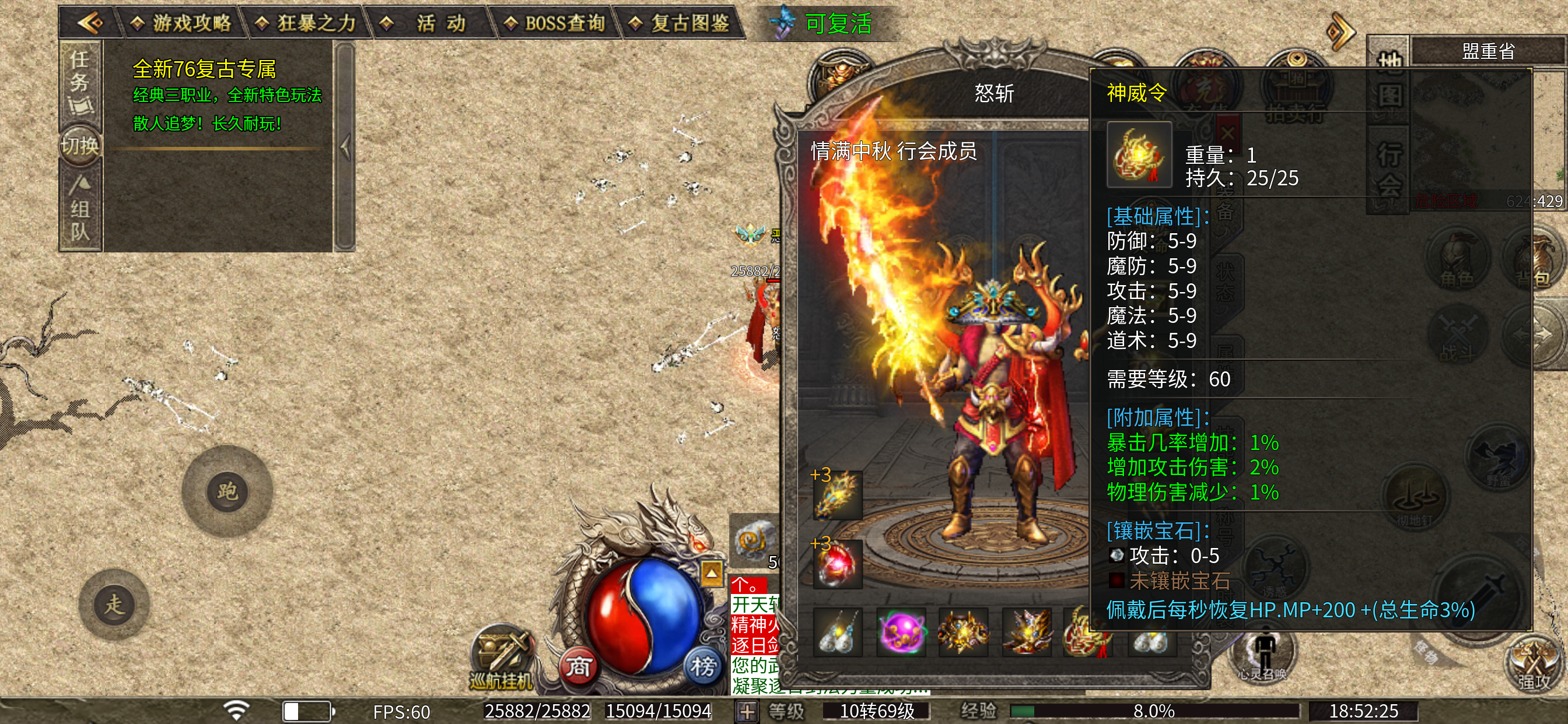The width and height of the screenshot is (1568, 724).
Task: Switch to the 任务 quest tab
Action: coord(80,82)
